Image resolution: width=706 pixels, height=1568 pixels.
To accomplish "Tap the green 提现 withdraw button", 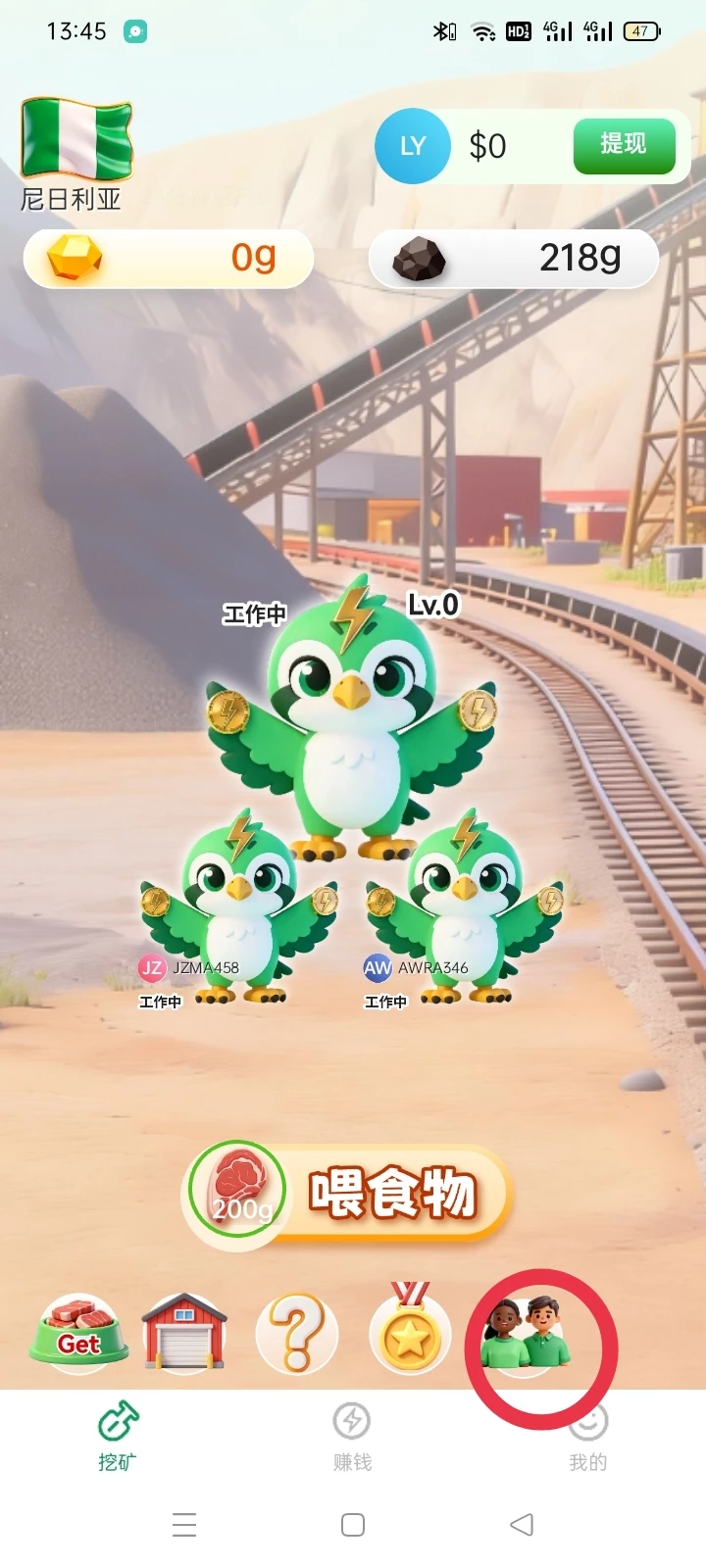I will pyautogui.click(x=624, y=146).
